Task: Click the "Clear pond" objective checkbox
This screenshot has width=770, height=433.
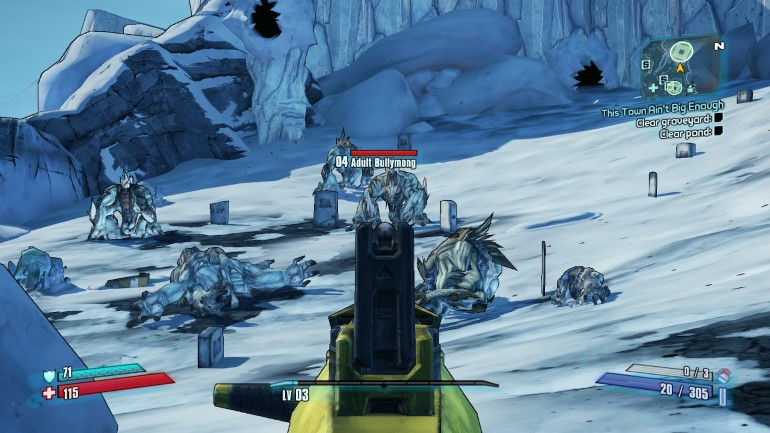Action: click(x=717, y=133)
